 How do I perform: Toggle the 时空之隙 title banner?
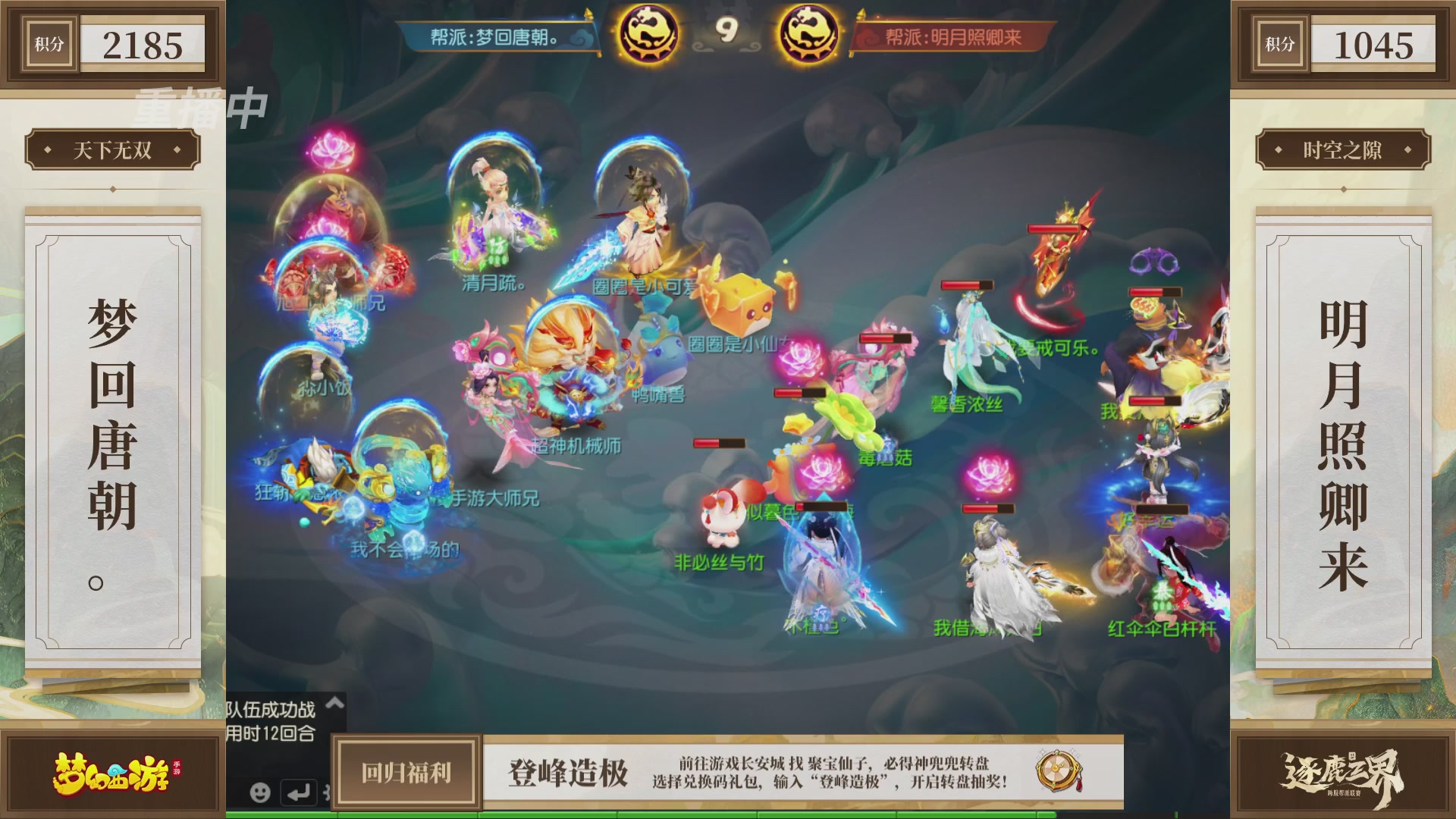tap(1342, 150)
